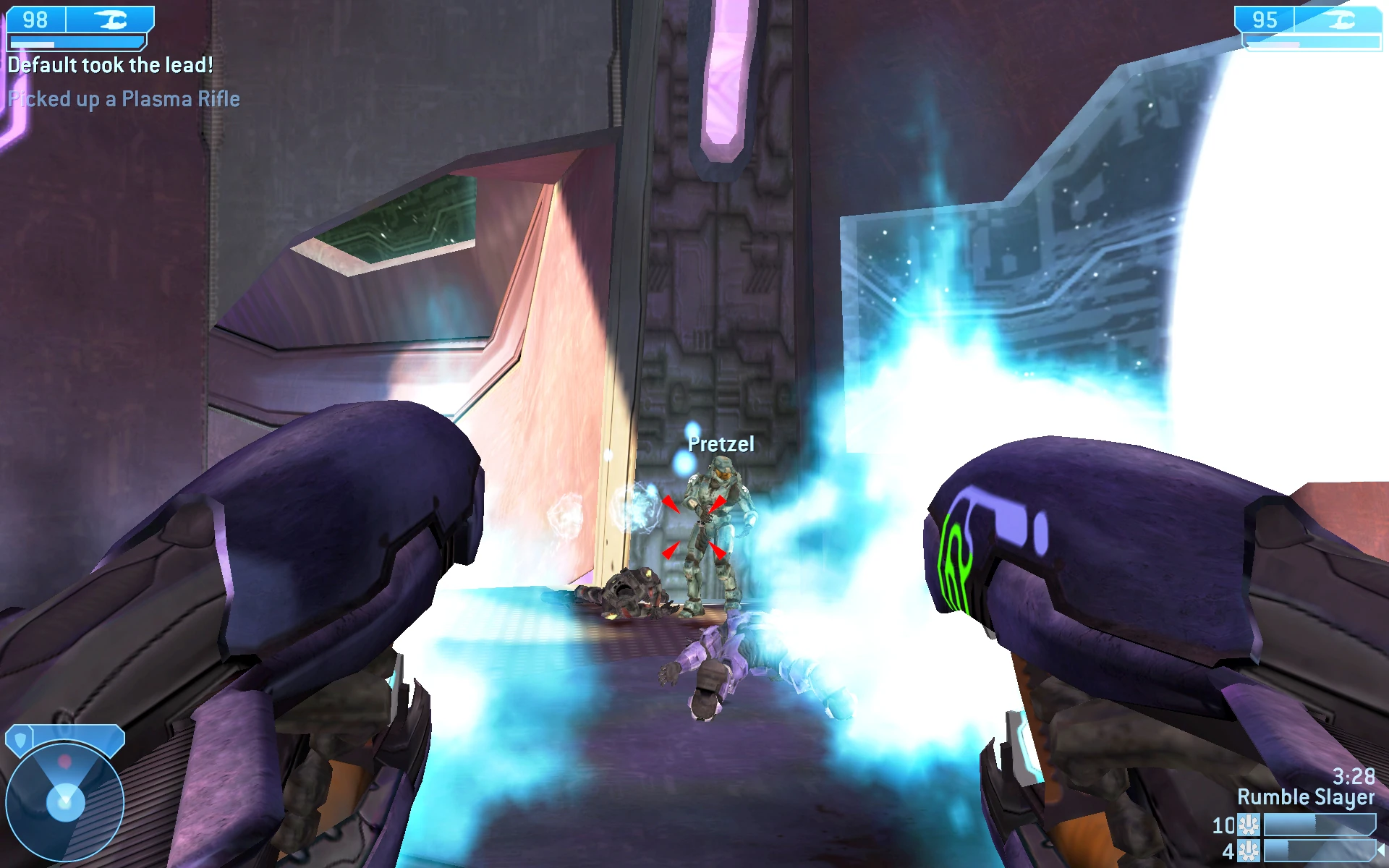Screen dimensions: 1389x868
Task: Click the Pretzel player nametag
Action: 721,445
